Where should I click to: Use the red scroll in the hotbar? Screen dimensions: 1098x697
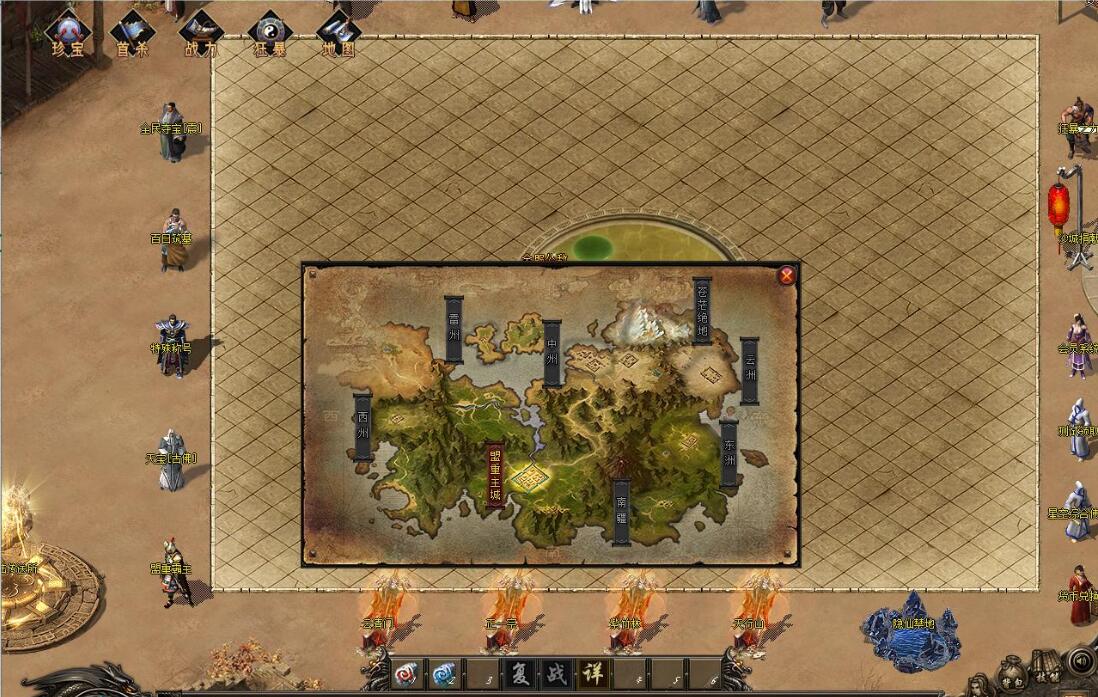[406, 673]
